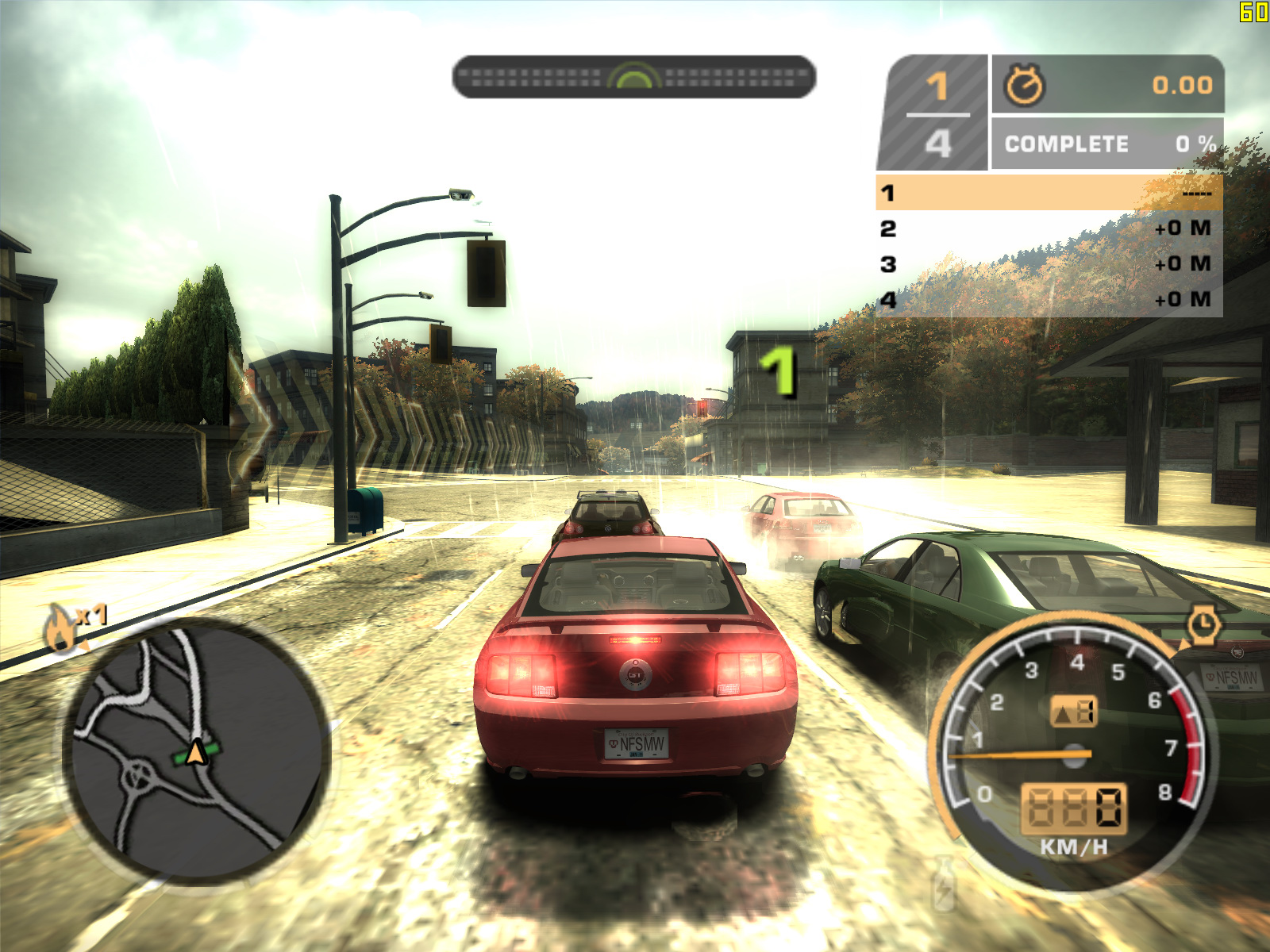The height and width of the screenshot is (952, 1270).
Task: Select the orange player arrow on minimap
Action: pos(196,752)
